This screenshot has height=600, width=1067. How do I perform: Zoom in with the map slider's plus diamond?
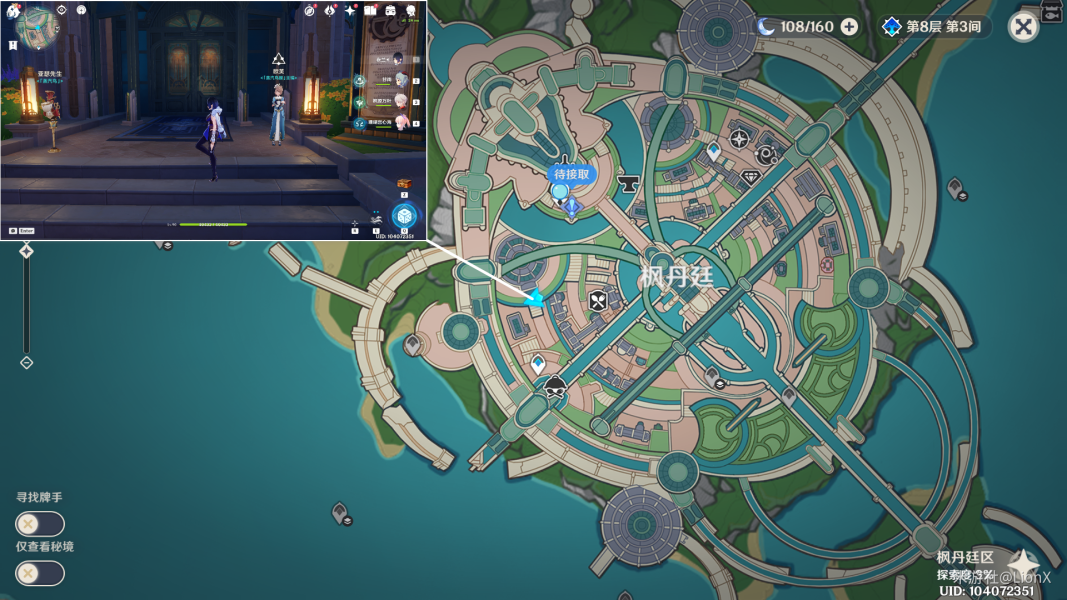27,252
